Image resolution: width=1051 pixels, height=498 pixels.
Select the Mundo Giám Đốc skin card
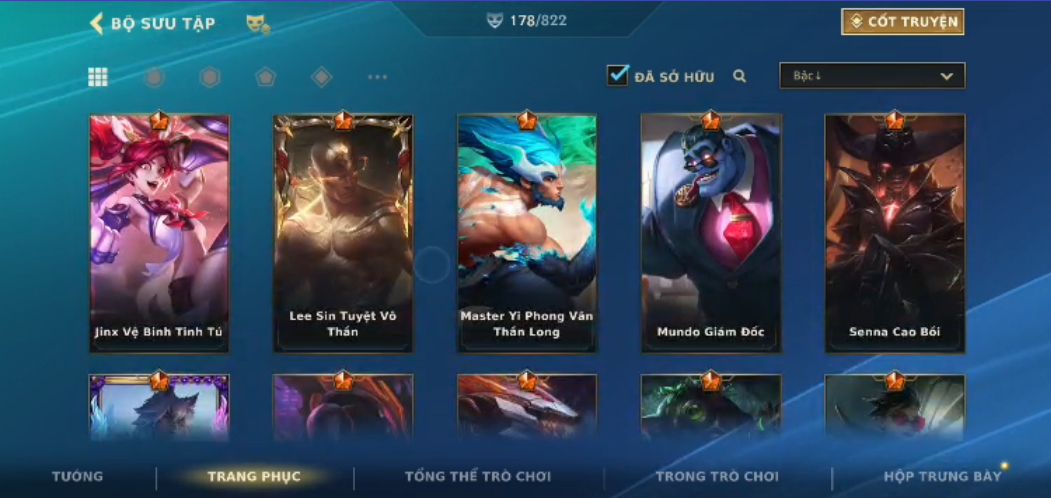[x=711, y=233]
